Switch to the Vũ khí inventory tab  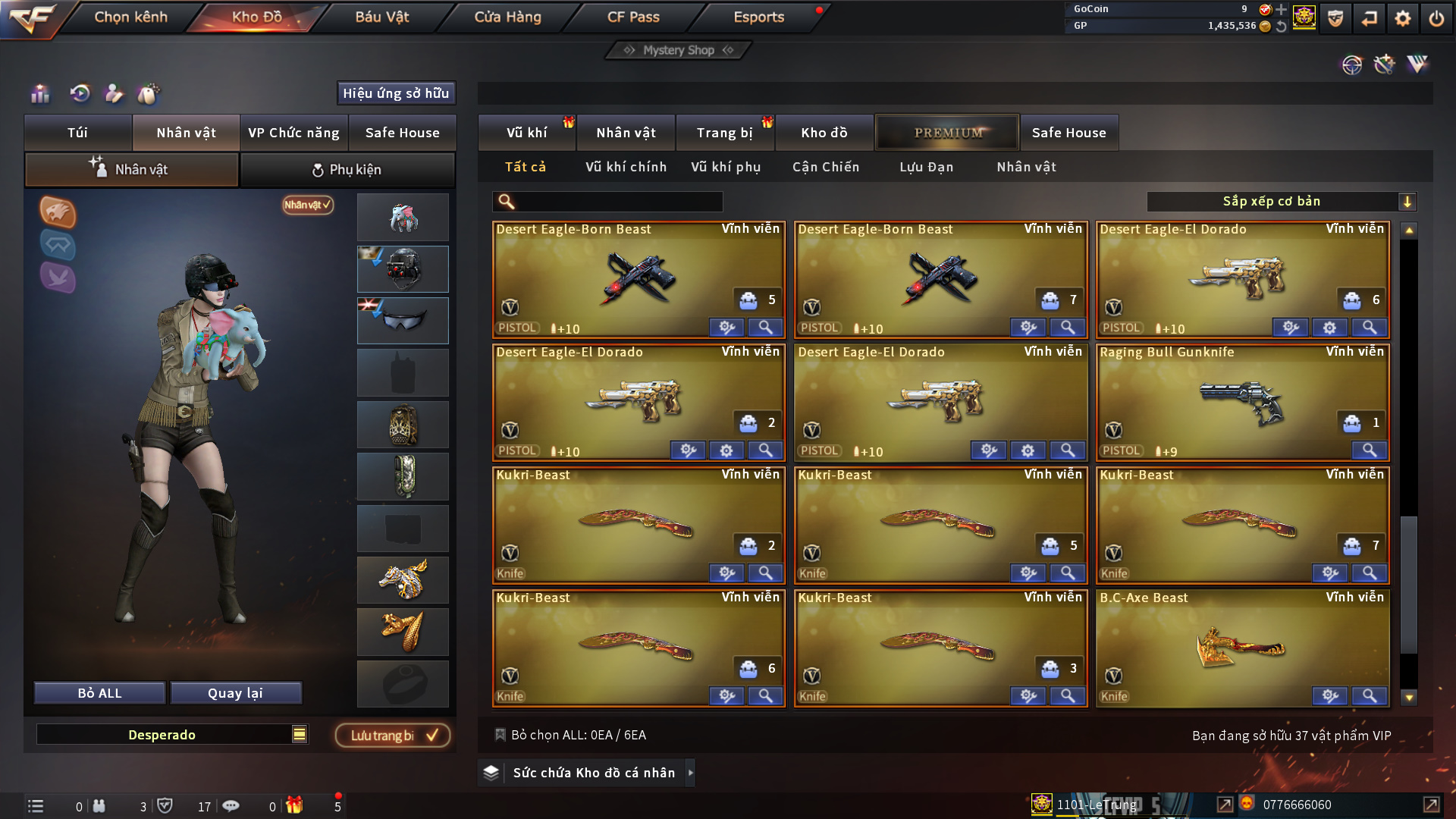tap(526, 133)
